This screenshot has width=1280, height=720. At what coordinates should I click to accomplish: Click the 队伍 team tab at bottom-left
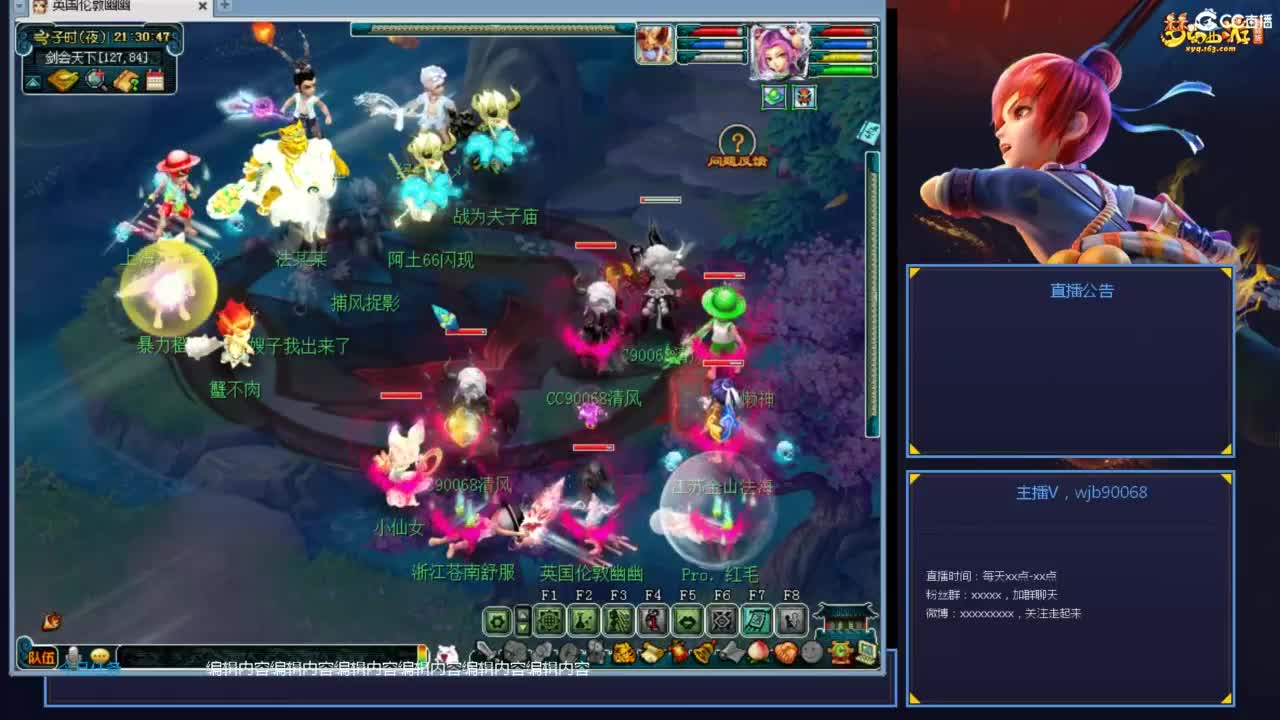click(40, 655)
